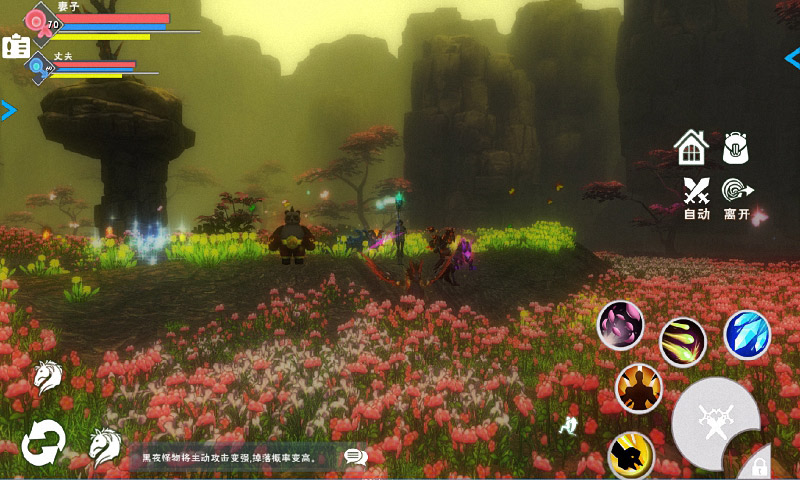Trigger the orange silhouette power-up skill
Viewport: 800px width, 480px height.
[x=639, y=387]
